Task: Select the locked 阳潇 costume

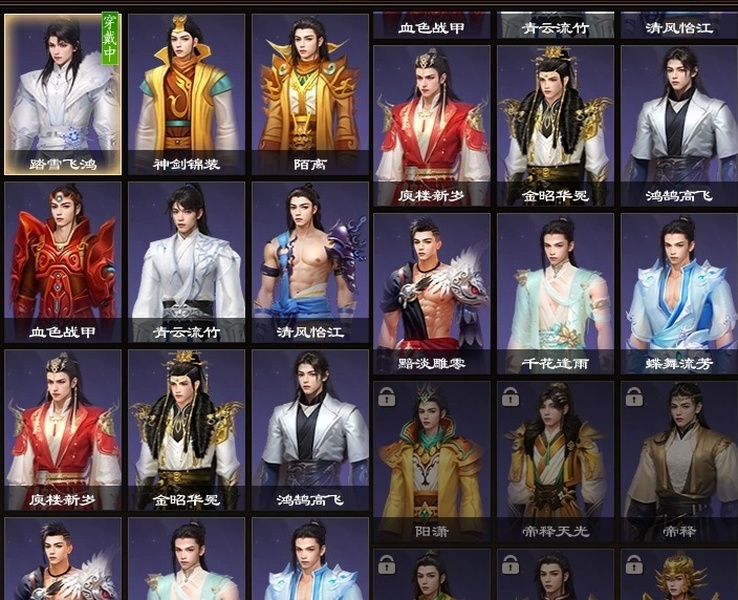Action: (432, 460)
